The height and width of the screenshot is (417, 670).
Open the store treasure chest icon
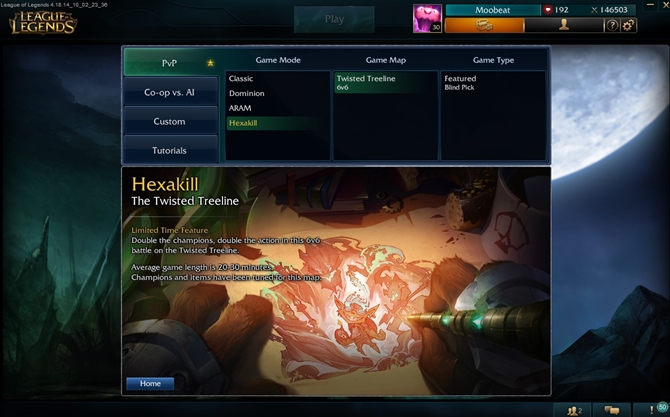[x=484, y=25]
